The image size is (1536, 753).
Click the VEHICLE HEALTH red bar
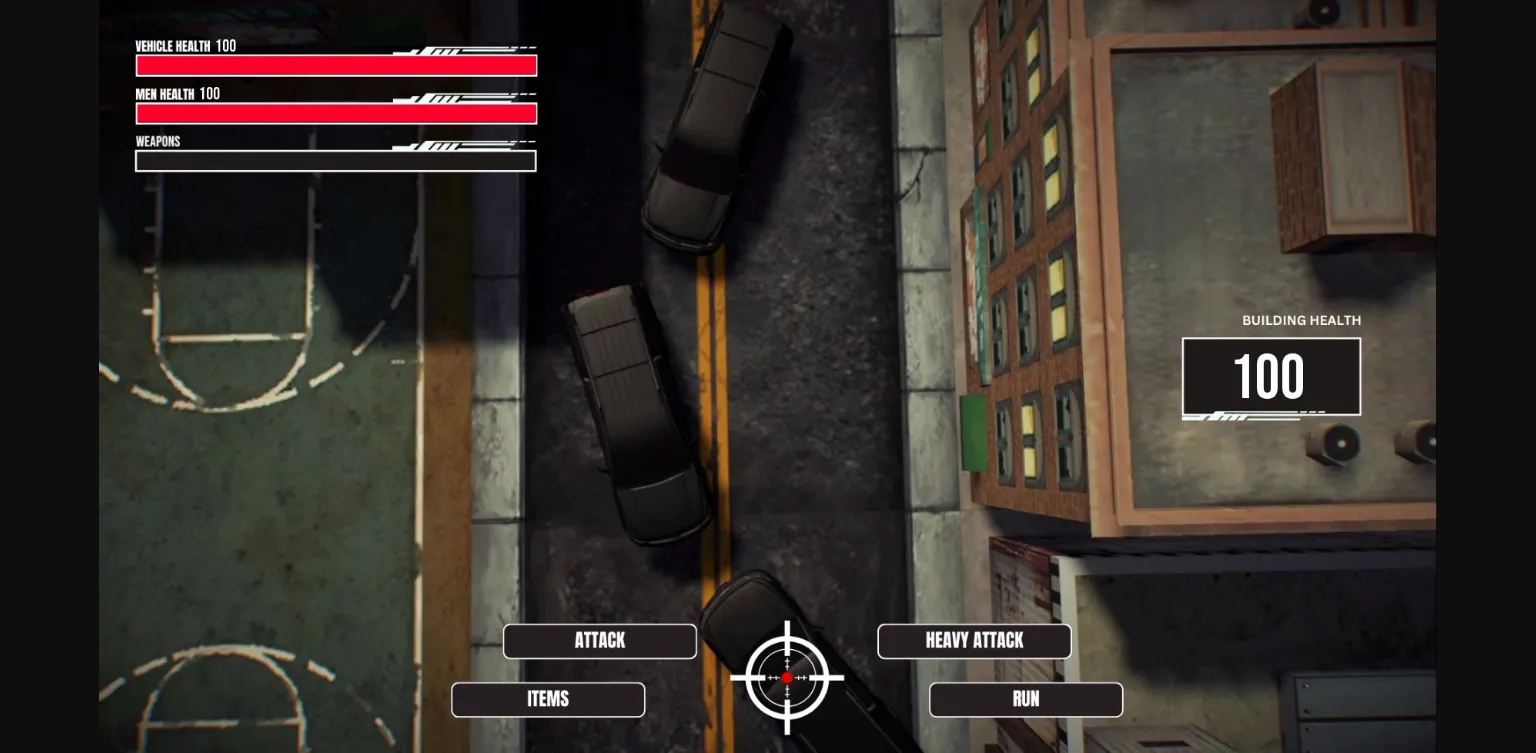pyautogui.click(x=335, y=64)
